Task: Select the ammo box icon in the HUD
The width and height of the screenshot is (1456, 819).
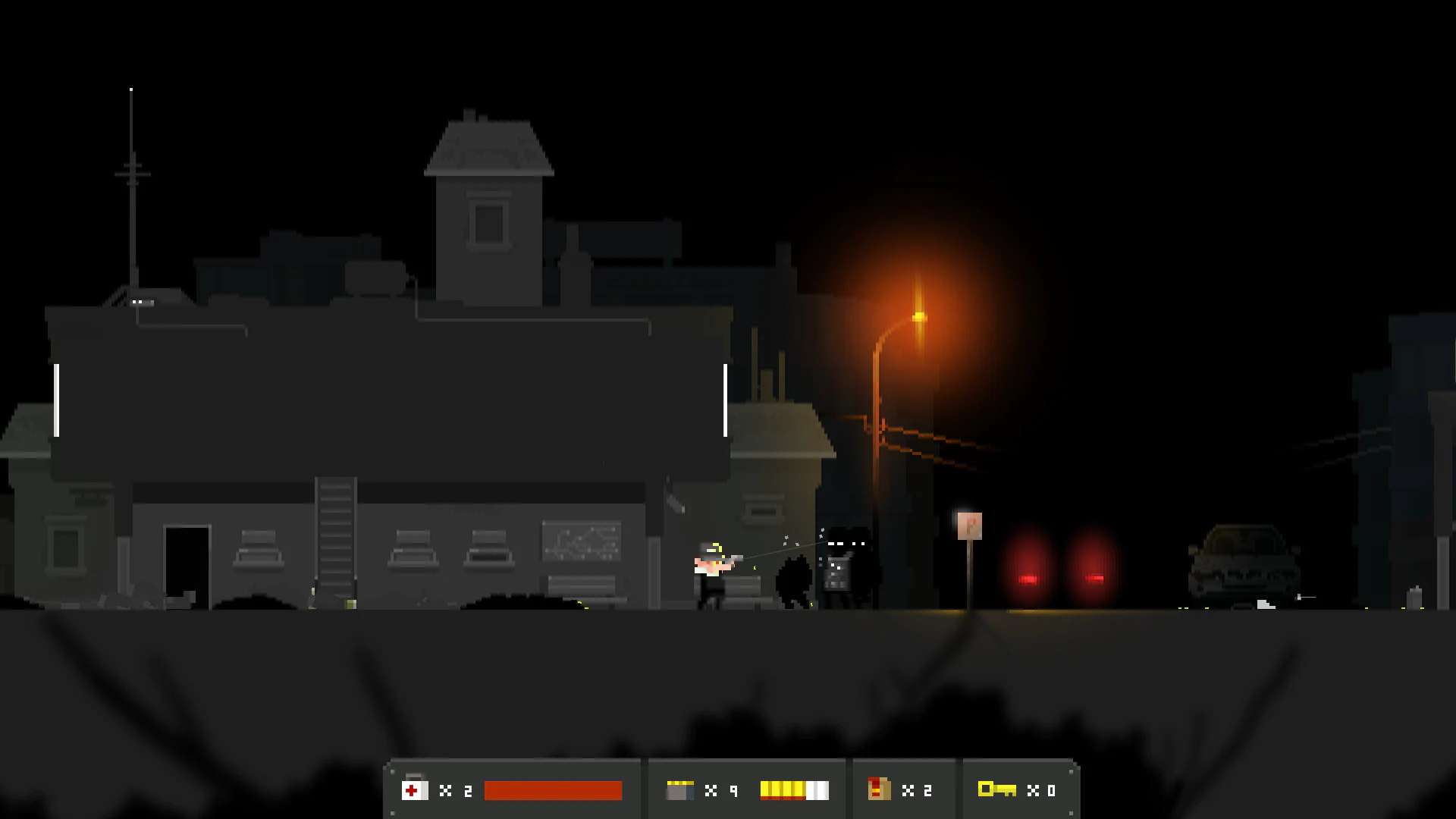Action: click(679, 790)
